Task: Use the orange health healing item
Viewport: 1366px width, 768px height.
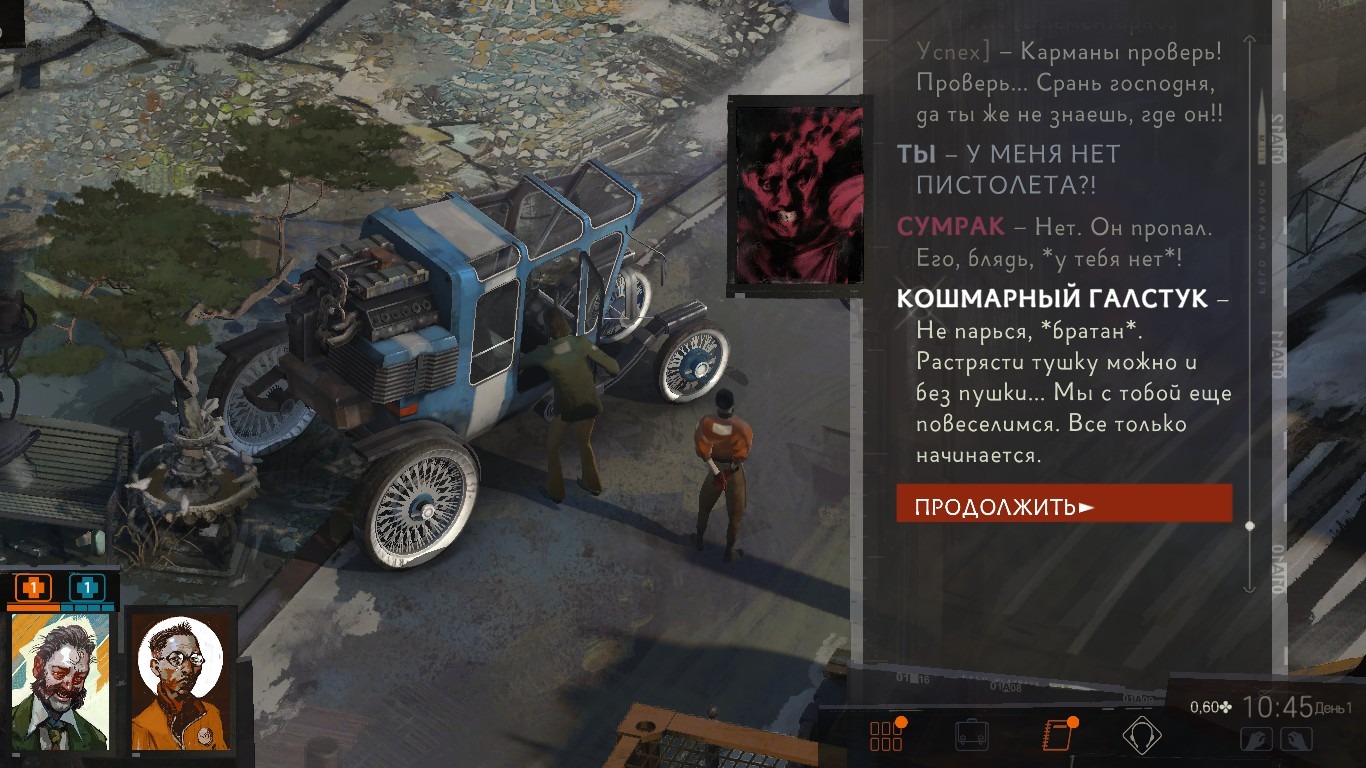Action: tap(33, 587)
